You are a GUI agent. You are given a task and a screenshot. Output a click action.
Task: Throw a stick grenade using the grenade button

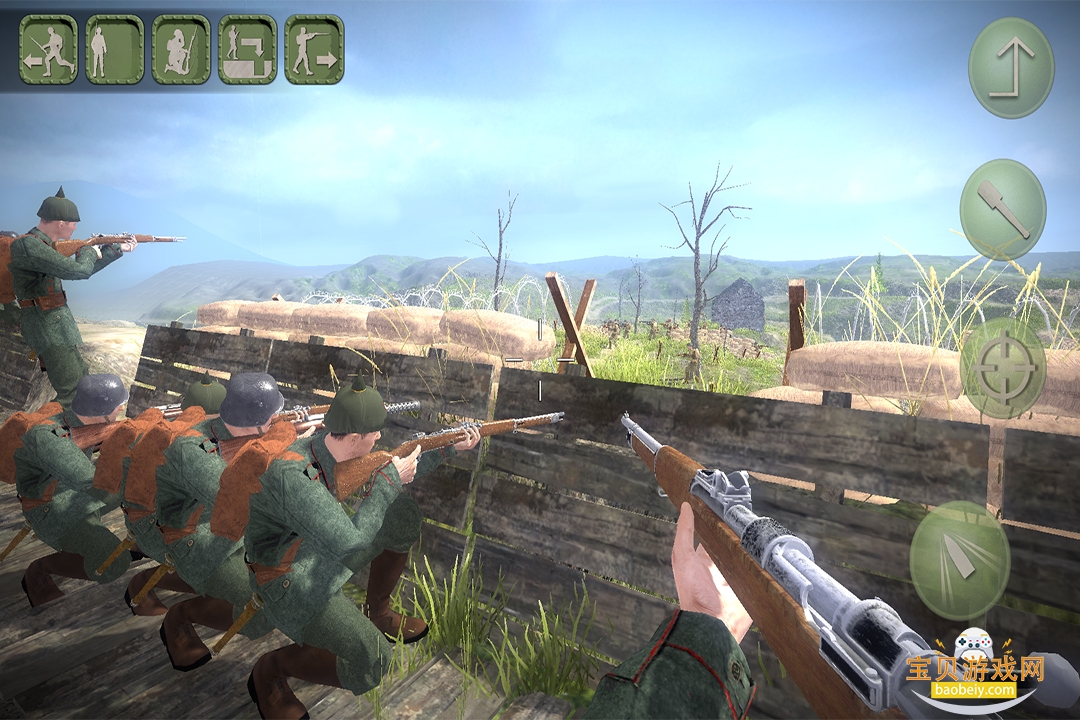click(x=1003, y=209)
